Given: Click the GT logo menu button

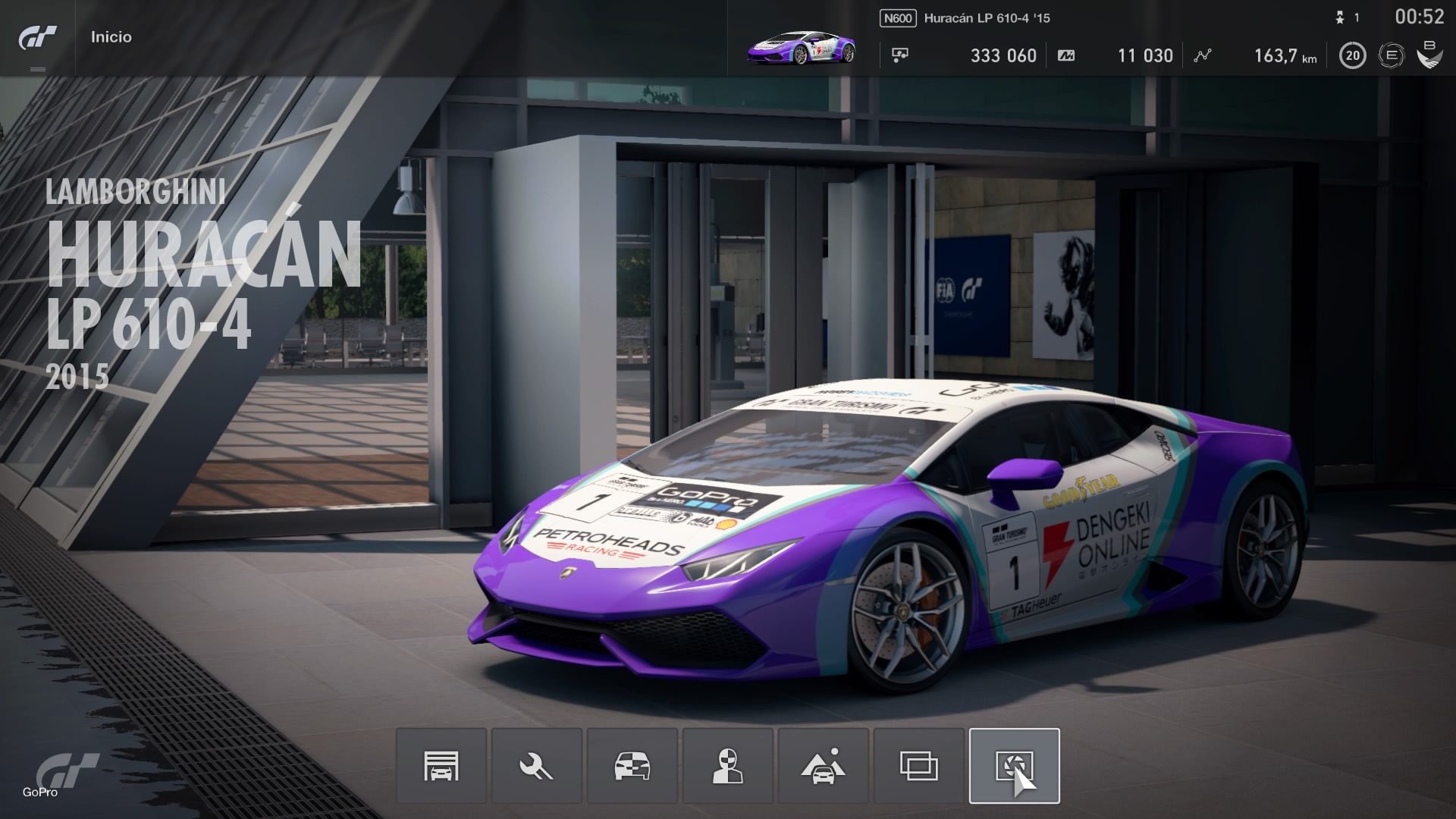Looking at the screenshot, I should click(x=37, y=38).
